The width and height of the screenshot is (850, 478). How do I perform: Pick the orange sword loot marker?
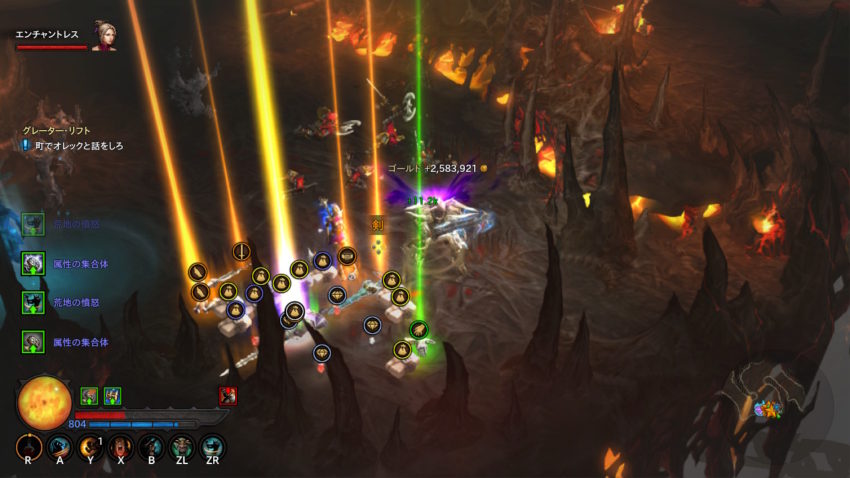point(377,224)
